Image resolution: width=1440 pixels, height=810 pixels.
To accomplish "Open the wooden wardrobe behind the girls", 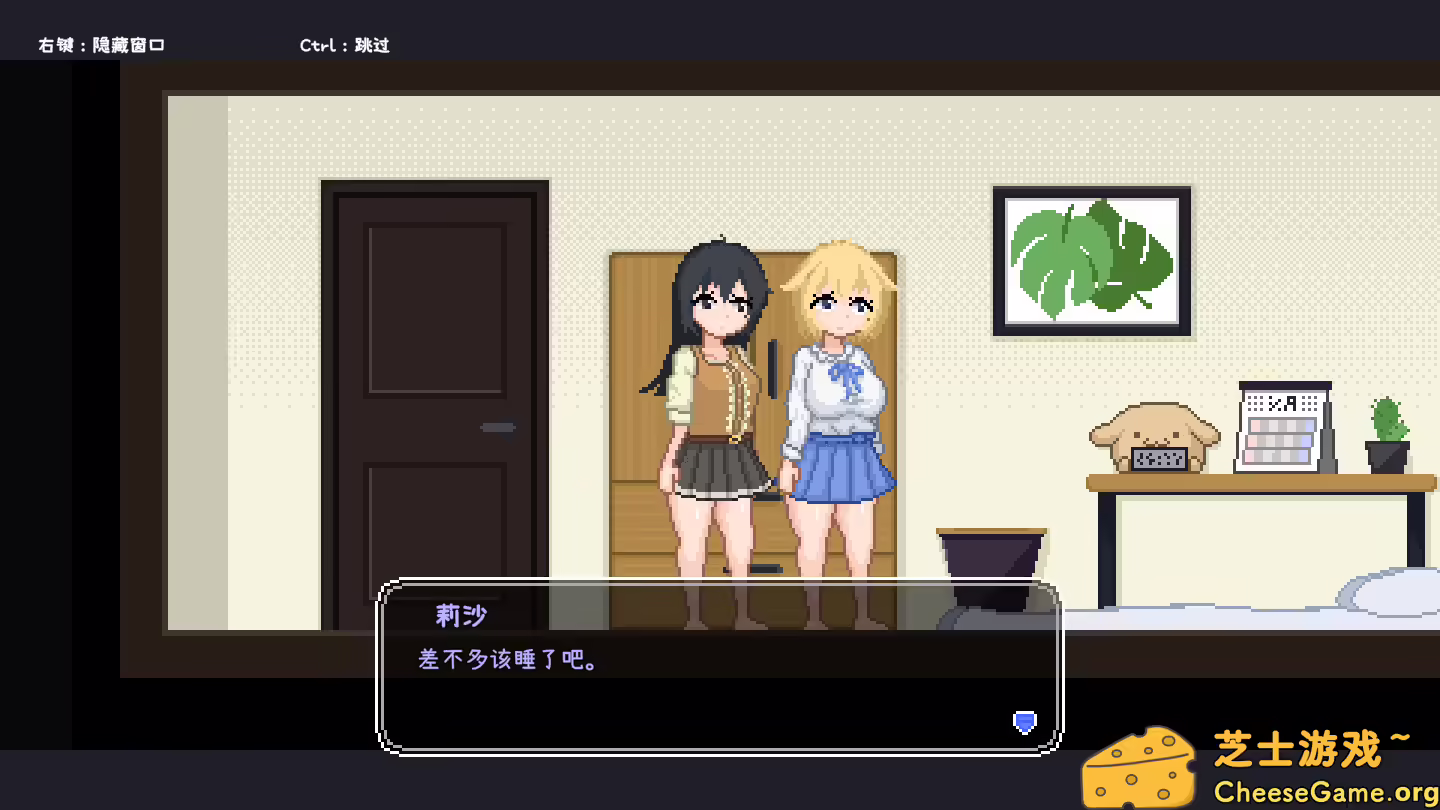I will [x=640, y=430].
